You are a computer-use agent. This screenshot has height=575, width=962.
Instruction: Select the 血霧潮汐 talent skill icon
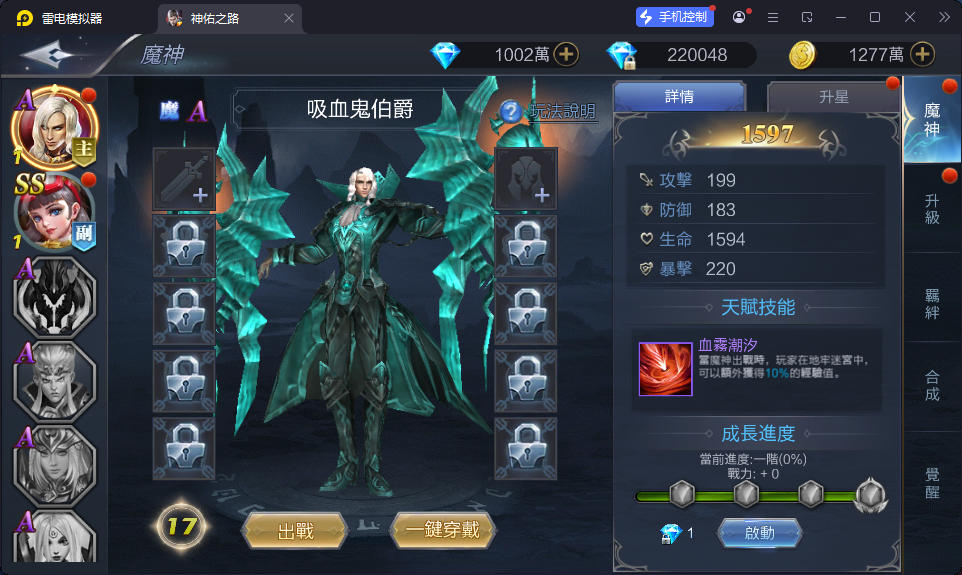[666, 369]
